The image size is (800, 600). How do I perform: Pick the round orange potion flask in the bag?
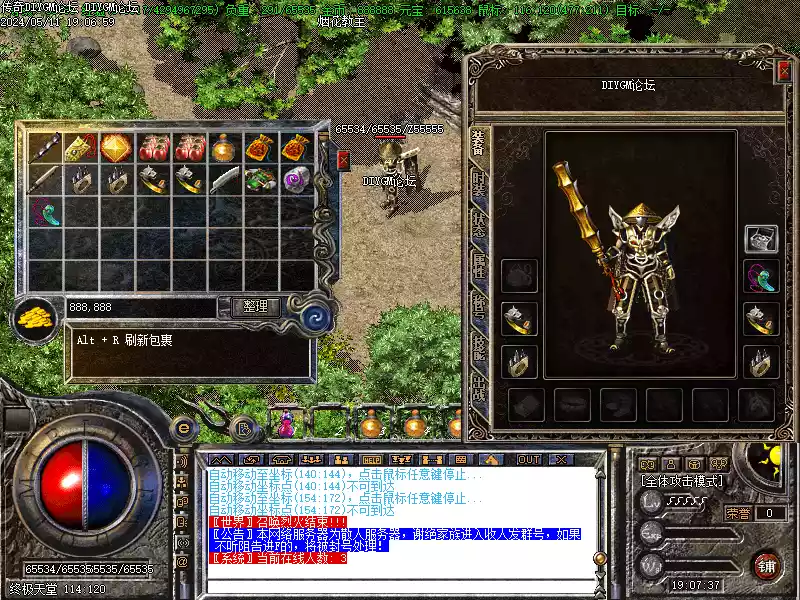tap(224, 148)
